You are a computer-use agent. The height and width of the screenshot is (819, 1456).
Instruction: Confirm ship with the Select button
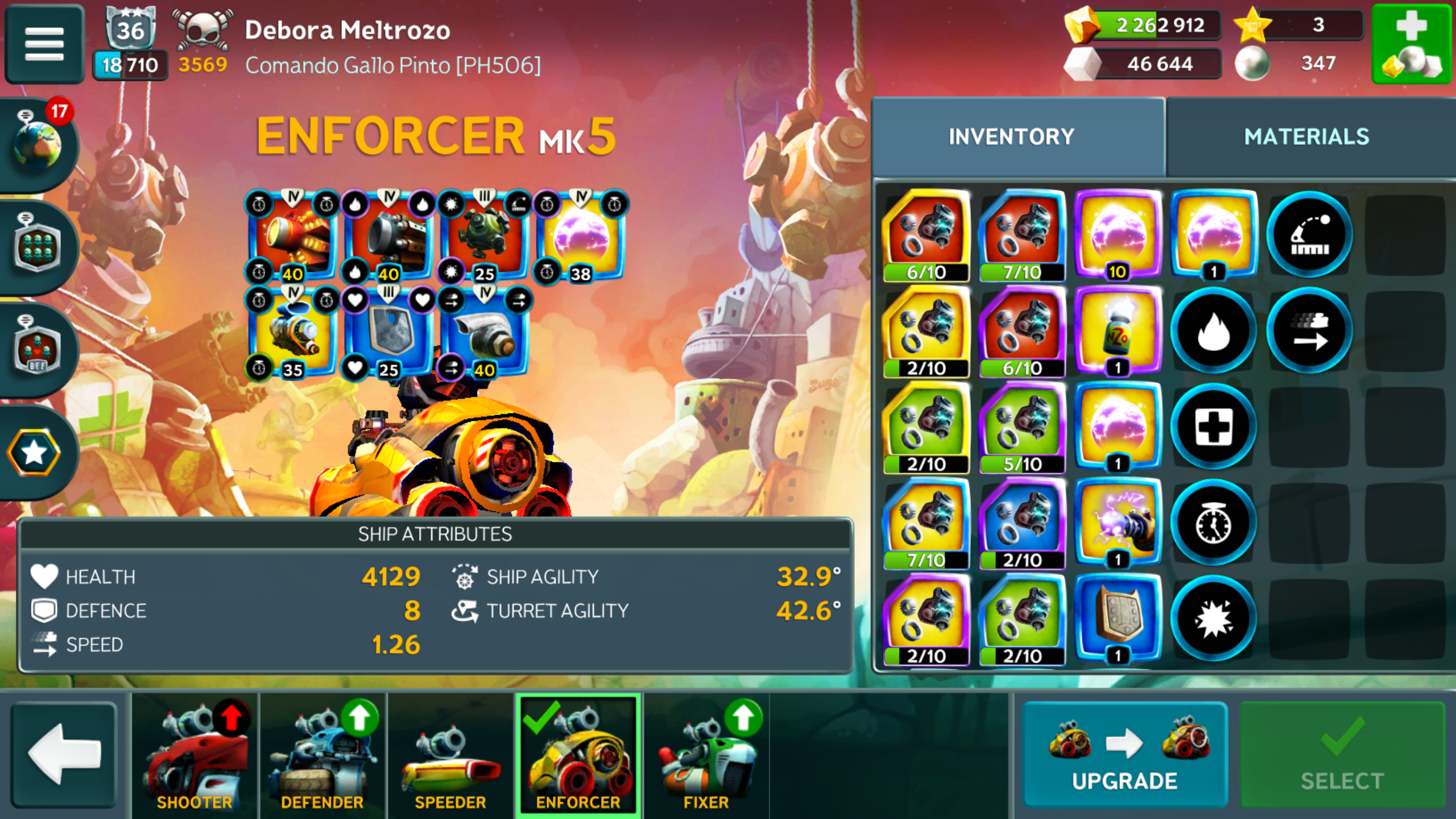(1342, 755)
